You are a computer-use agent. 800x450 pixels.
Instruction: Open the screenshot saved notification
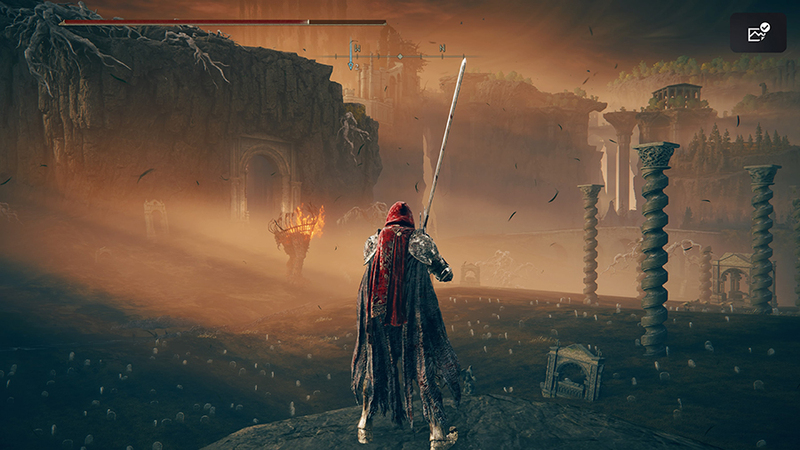[758, 33]
